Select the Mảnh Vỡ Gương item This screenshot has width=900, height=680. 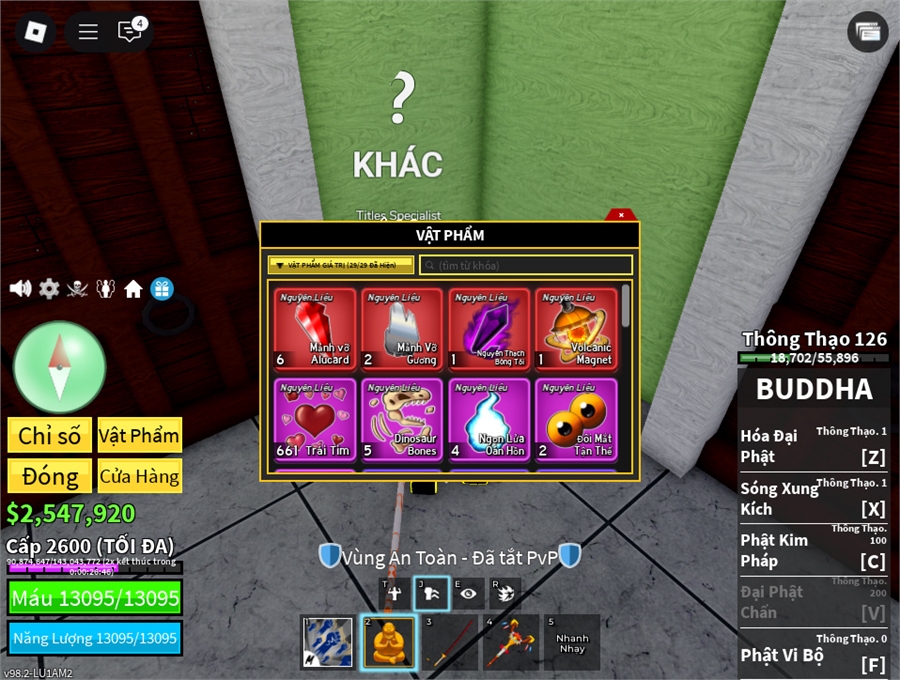tap(402, 329)
